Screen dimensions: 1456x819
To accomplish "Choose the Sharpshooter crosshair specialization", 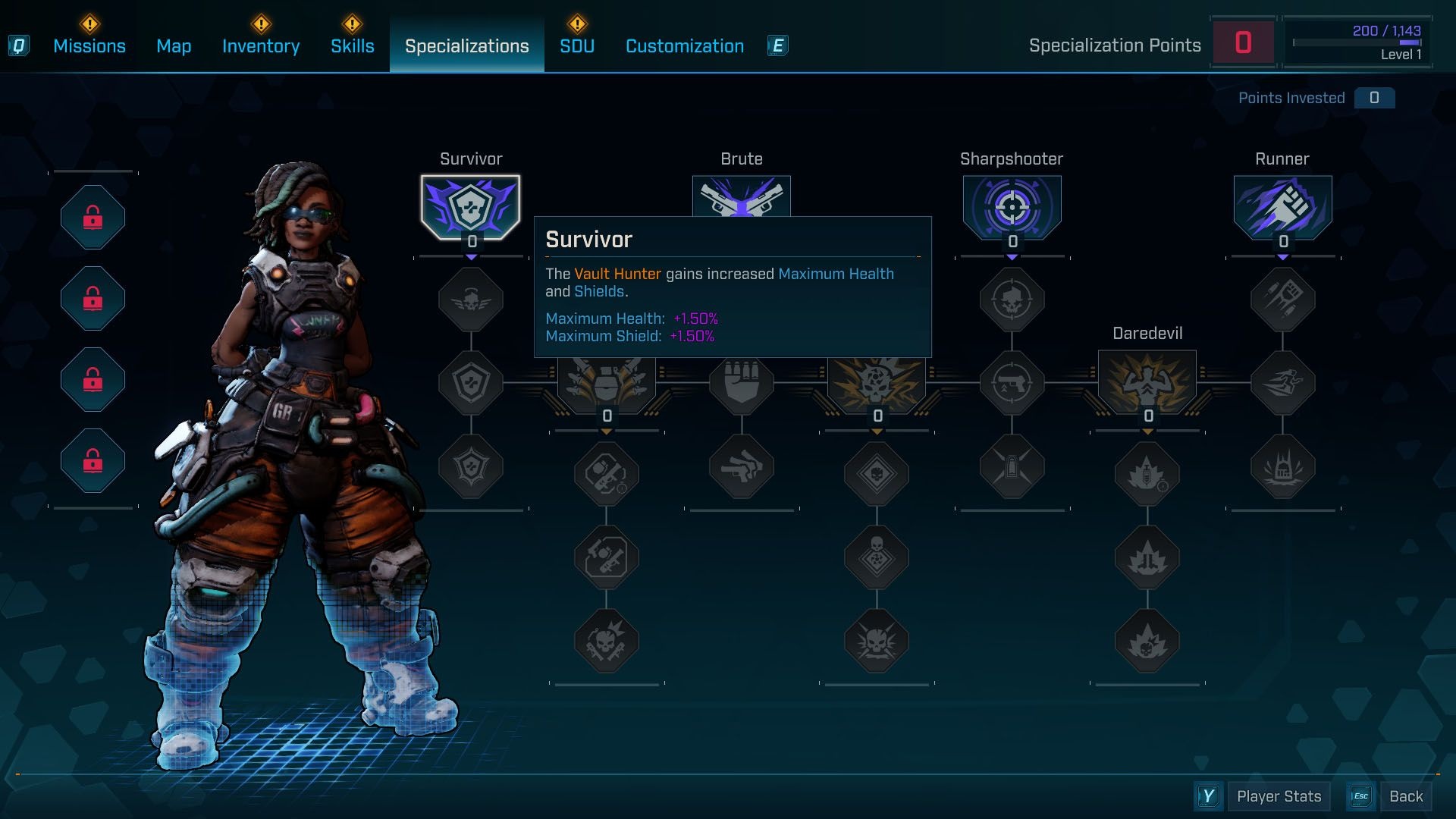I will click(1012, 206).
